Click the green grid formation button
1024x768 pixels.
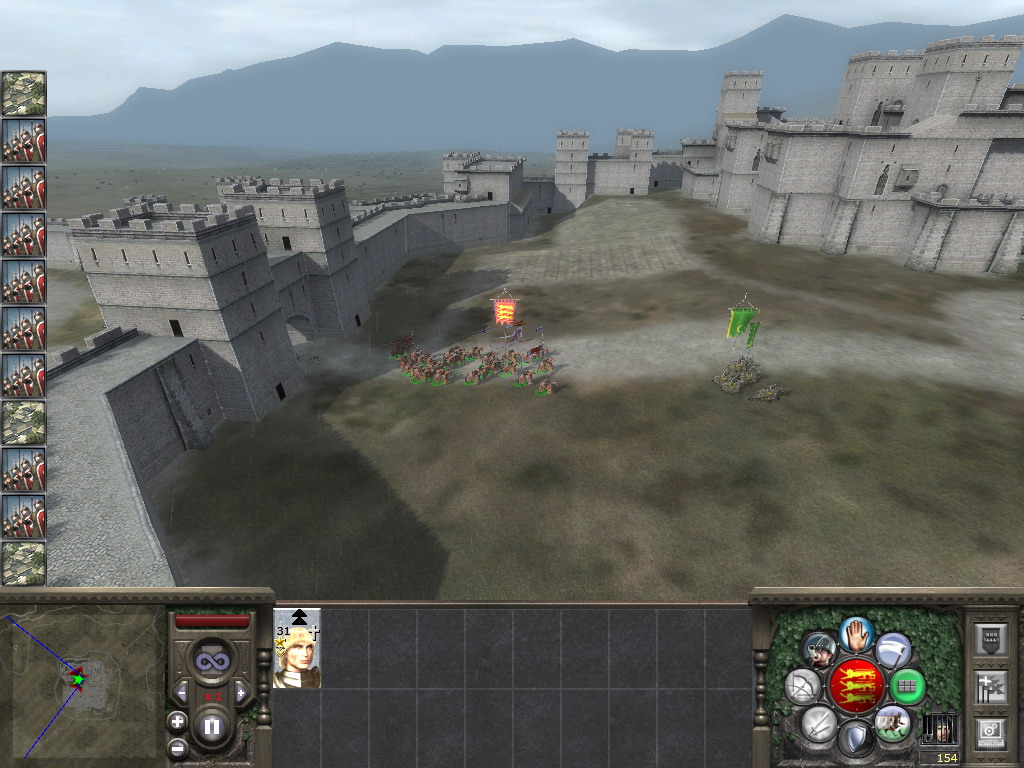pos(907,687)
